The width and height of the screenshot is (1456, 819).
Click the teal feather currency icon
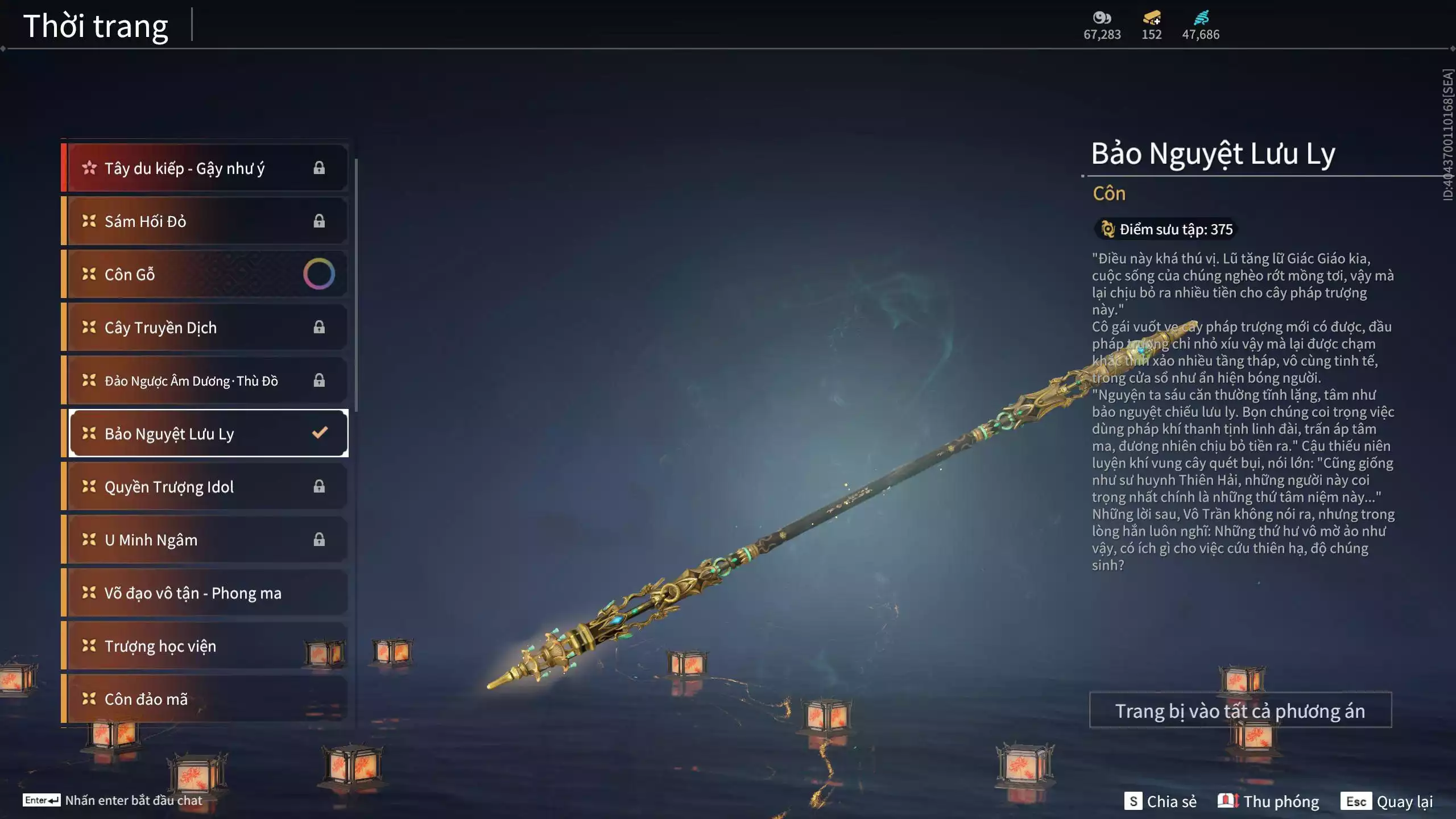1201,18
